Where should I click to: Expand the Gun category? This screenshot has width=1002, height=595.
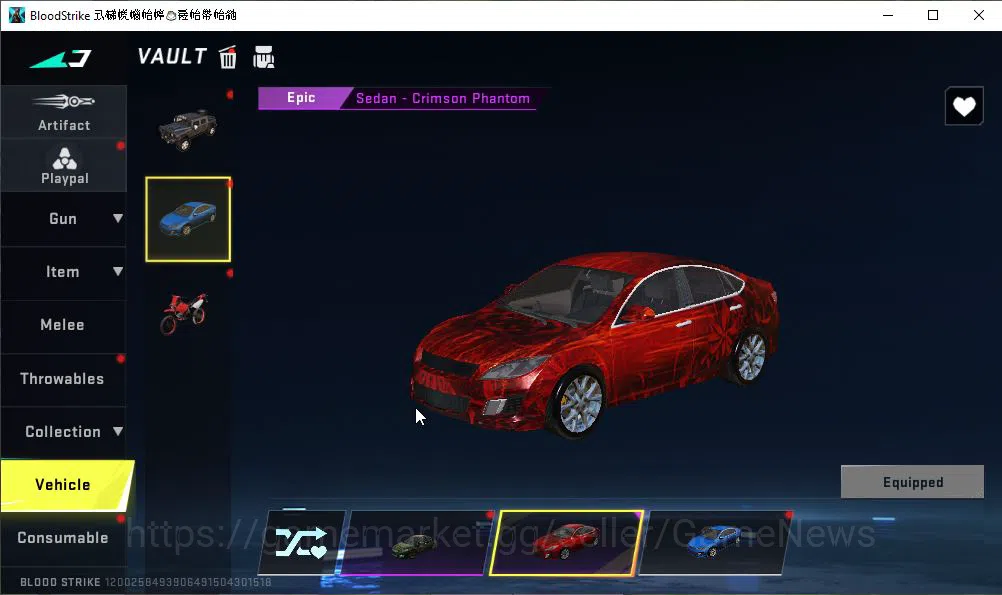coord(63,219)
